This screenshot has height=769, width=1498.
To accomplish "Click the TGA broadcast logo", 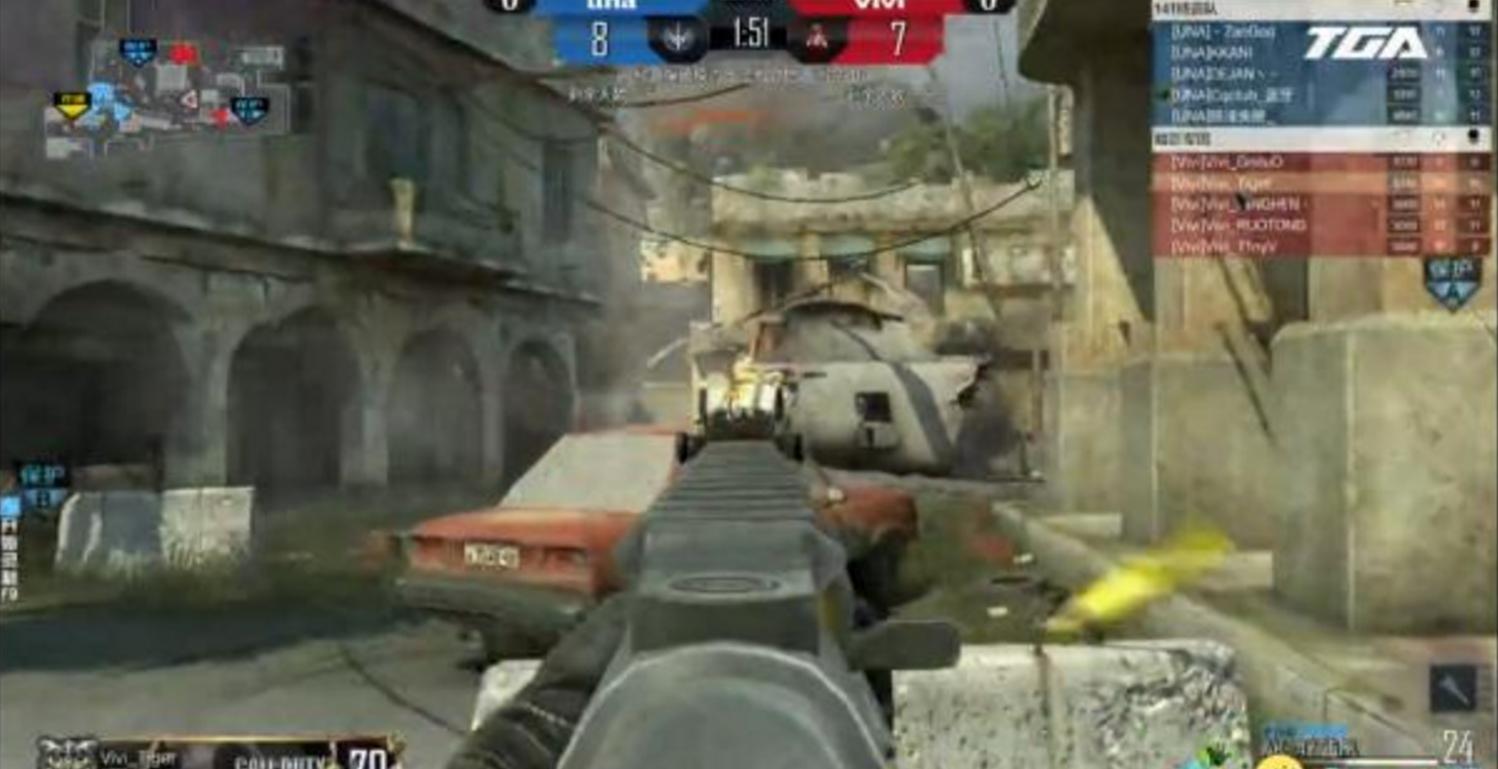I will (1365, 43).
